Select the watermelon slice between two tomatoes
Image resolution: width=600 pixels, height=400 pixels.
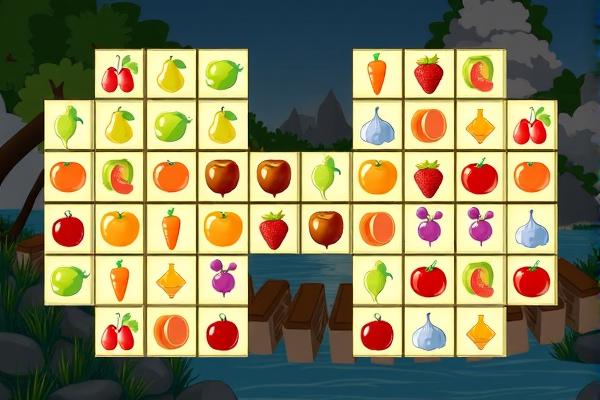click(480, 279)
